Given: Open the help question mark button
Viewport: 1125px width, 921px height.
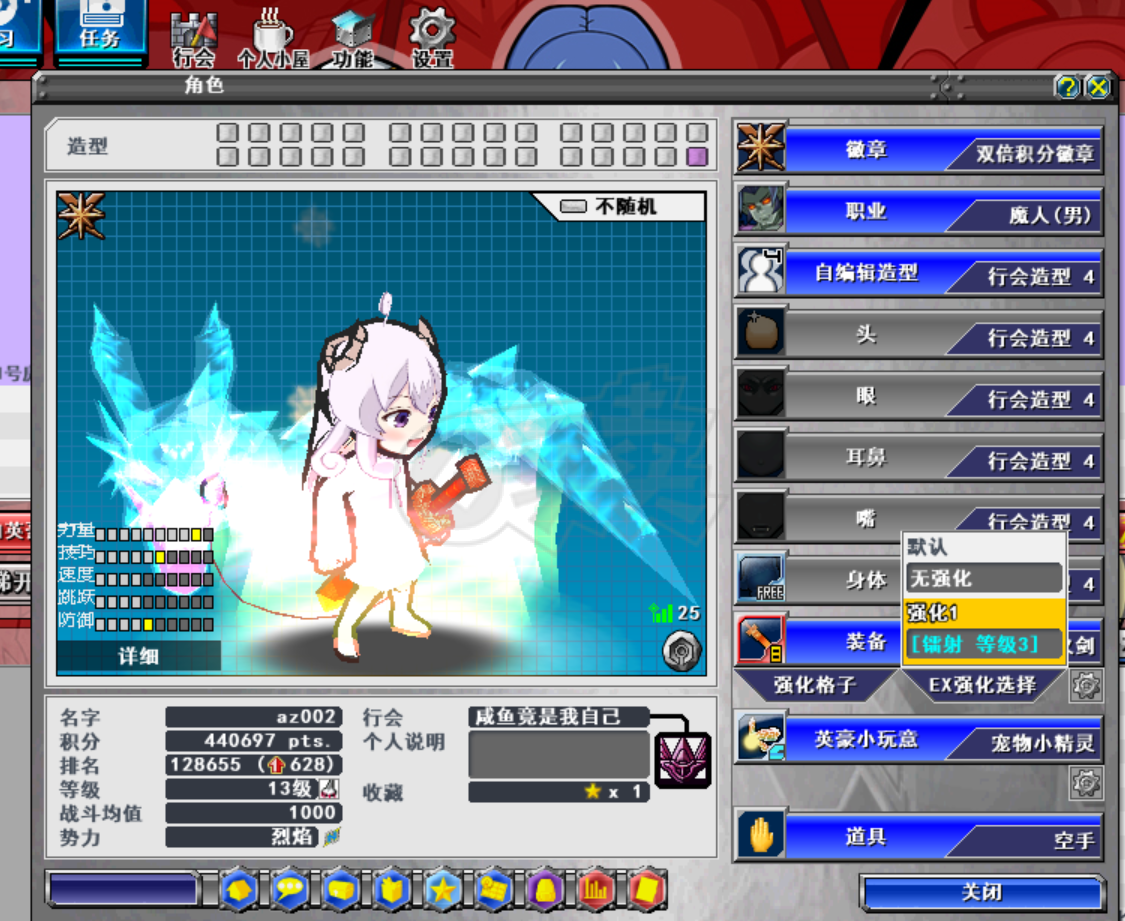Looking at the screenshot, I should point(1068,87).
